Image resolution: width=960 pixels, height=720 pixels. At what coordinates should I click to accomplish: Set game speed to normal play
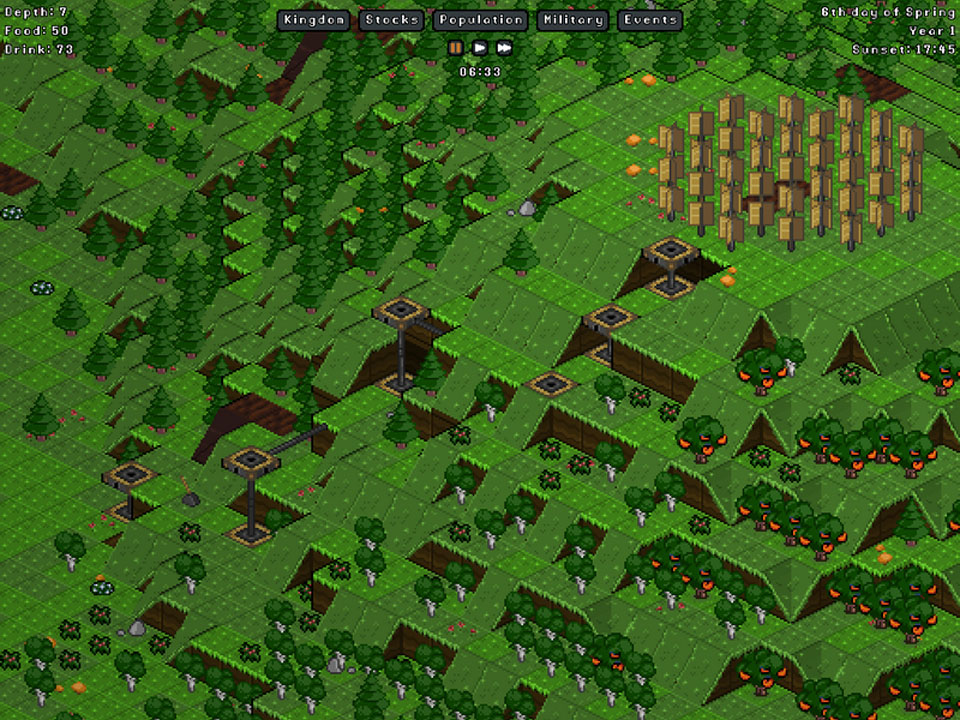tap(480, 47)
